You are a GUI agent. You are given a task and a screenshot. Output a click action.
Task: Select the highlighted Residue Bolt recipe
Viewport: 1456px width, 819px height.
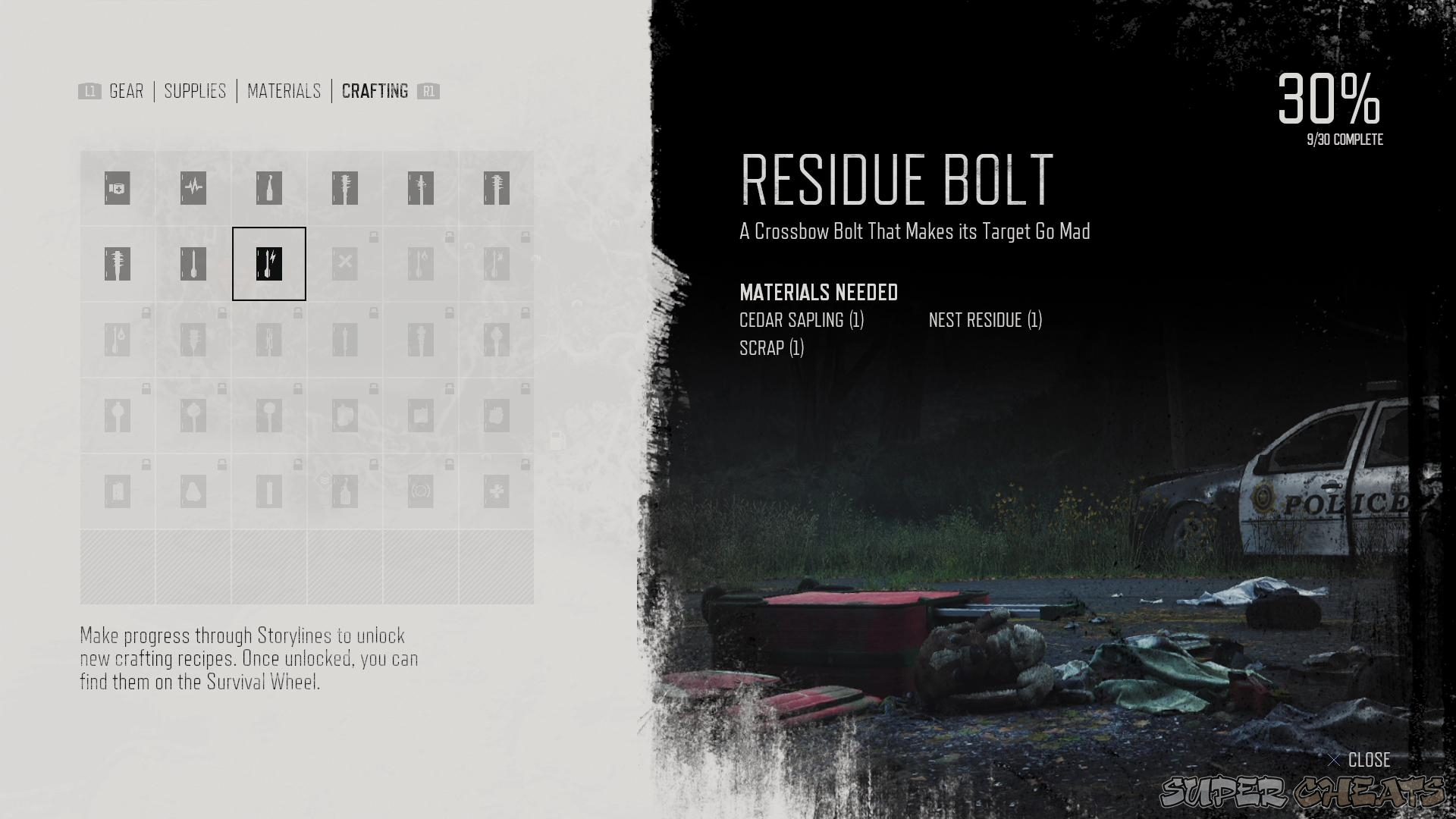click(268, 263)
